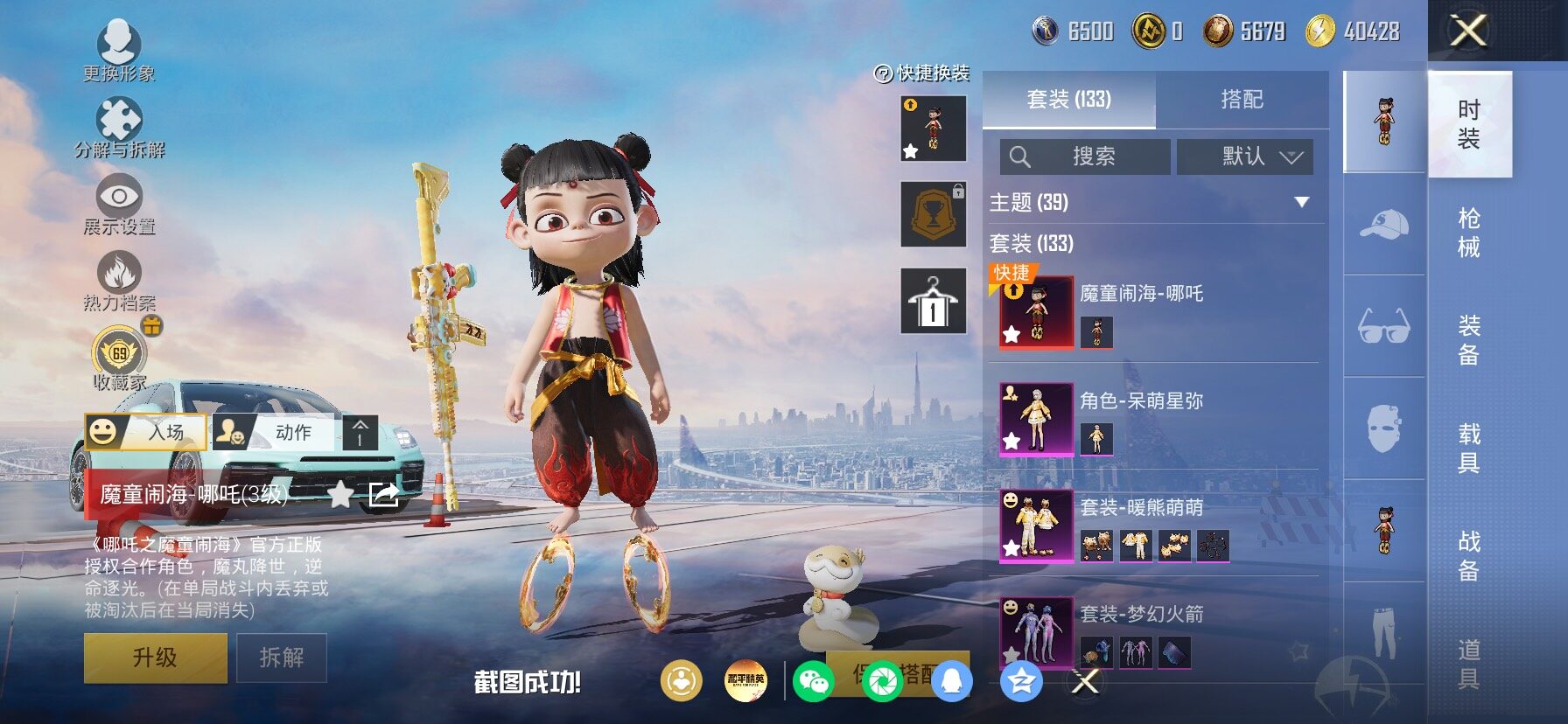Close the wardrobe with top-right X

click(x=1469, y=31)
